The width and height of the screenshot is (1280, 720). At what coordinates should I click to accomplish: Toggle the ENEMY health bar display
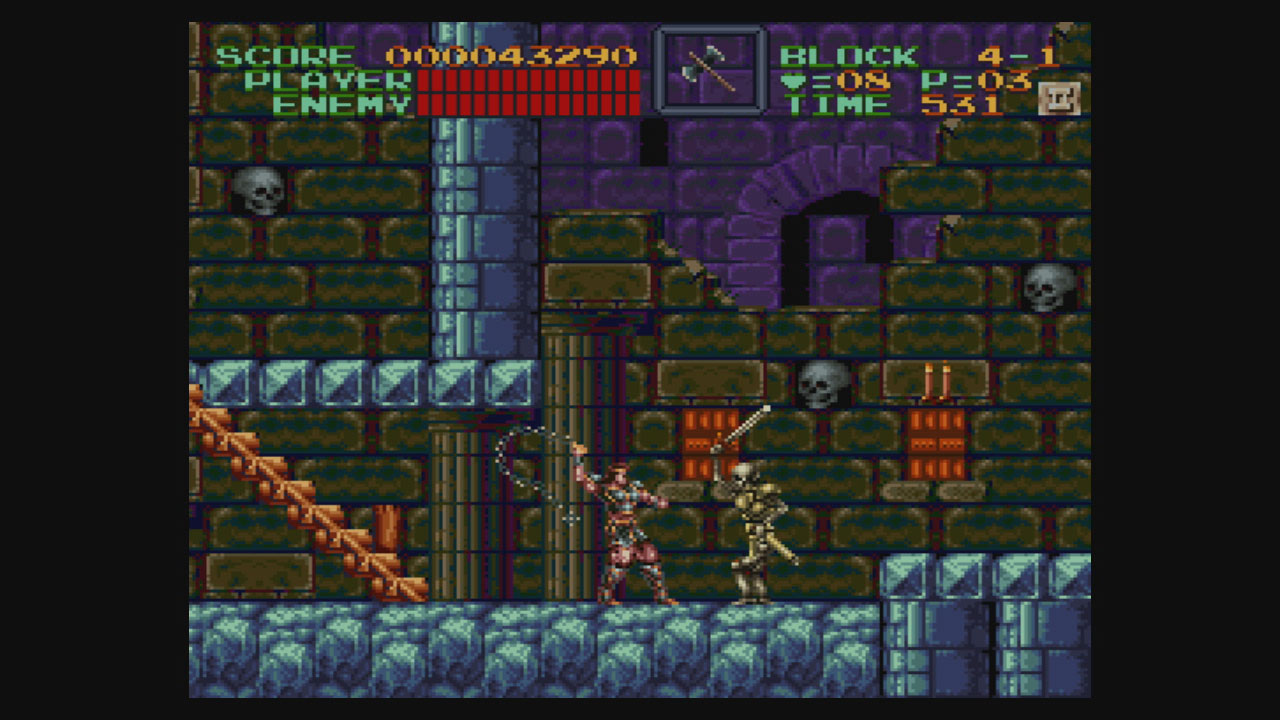530,102
